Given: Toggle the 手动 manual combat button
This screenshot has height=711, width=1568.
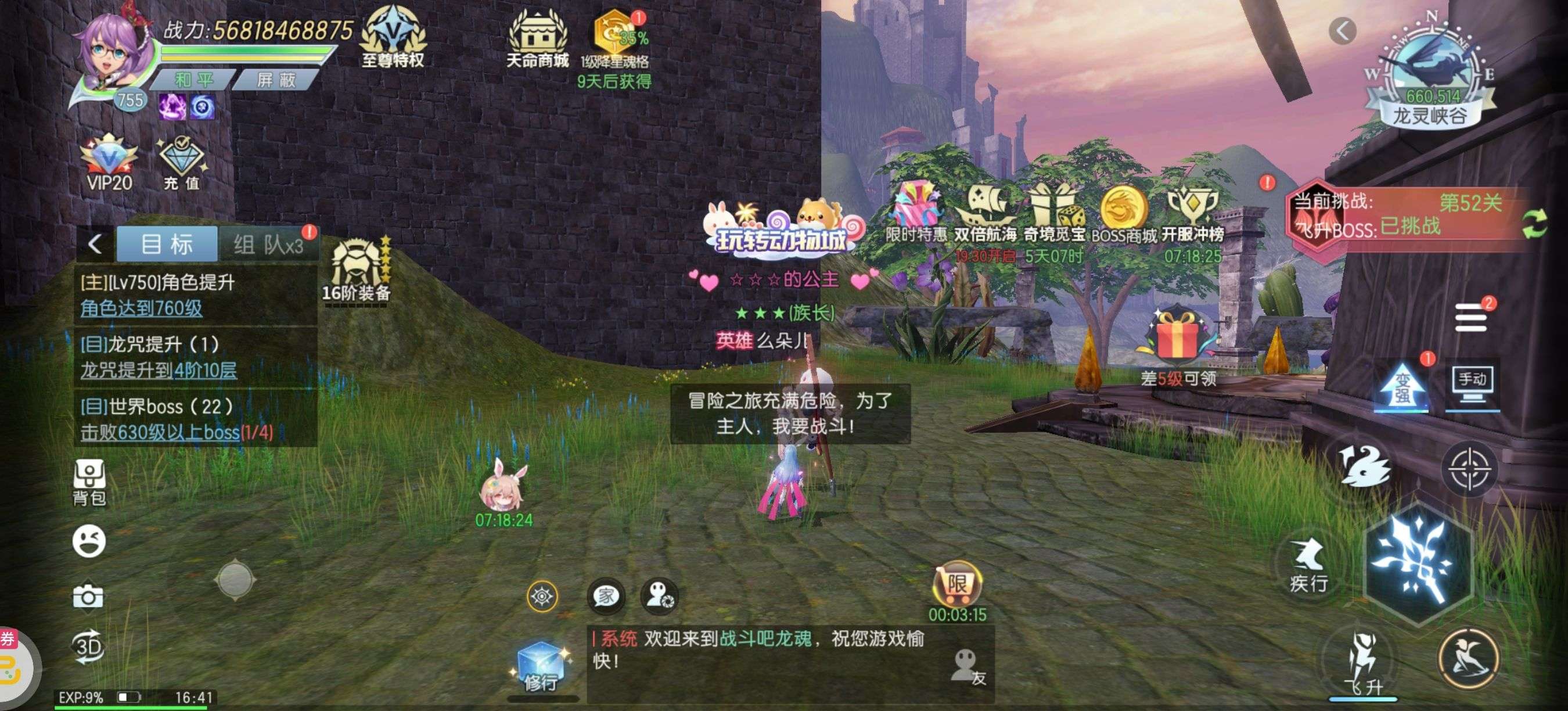Looking at the screenshot, I should tap(1472, 384).
